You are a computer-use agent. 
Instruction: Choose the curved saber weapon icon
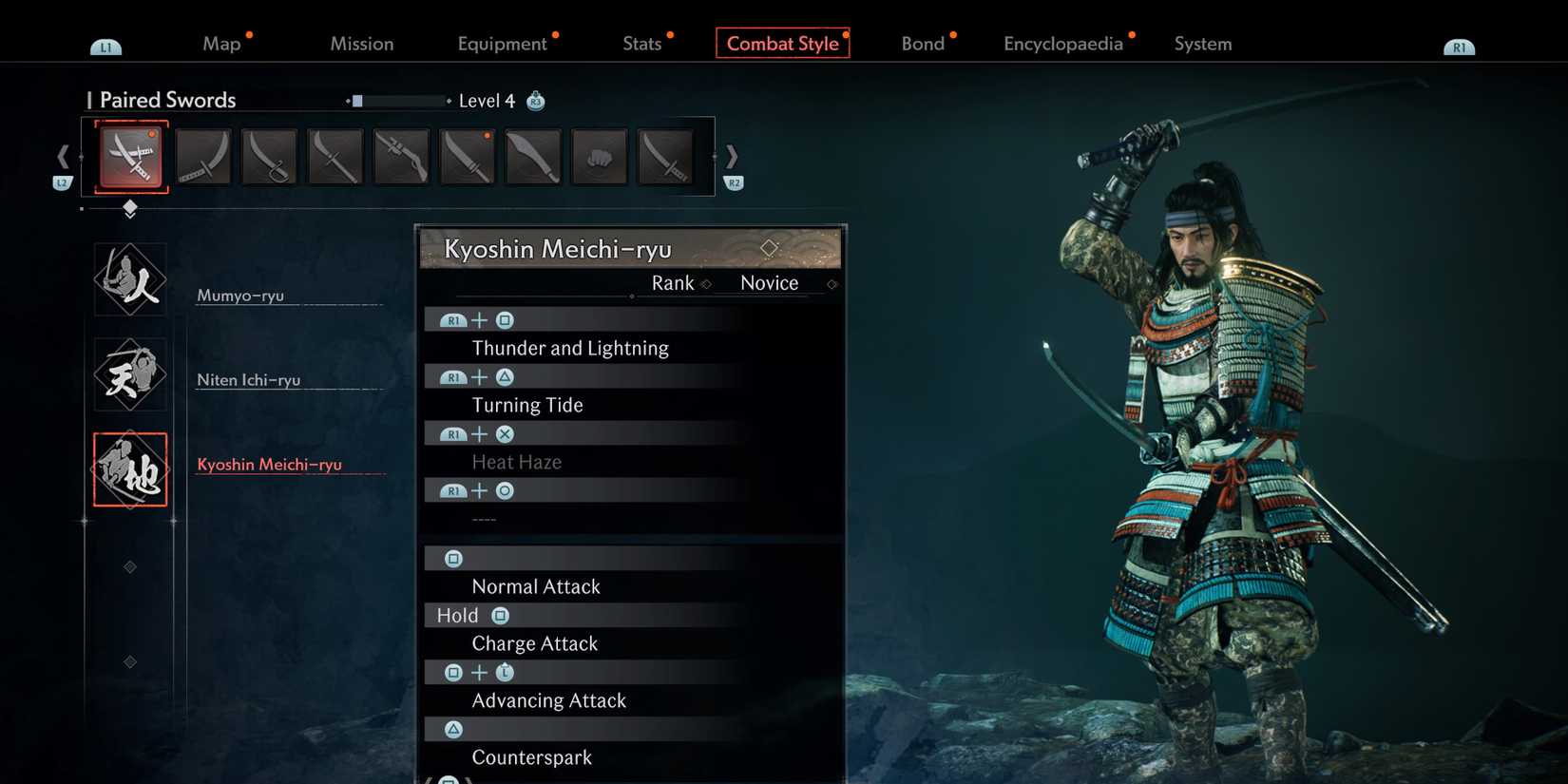(x=269, y=156)
